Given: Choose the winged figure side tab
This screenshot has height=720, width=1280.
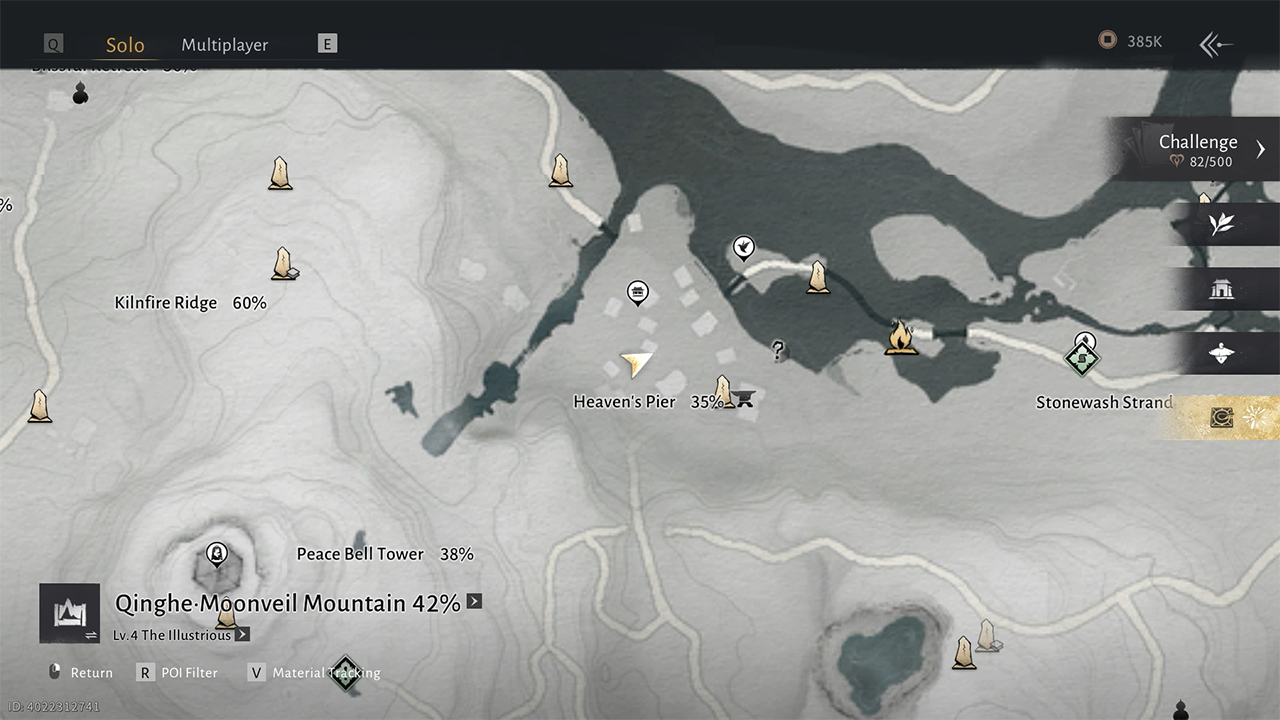Looking at the screenshot, I should pyautogui.click(x=1222, y=353).
